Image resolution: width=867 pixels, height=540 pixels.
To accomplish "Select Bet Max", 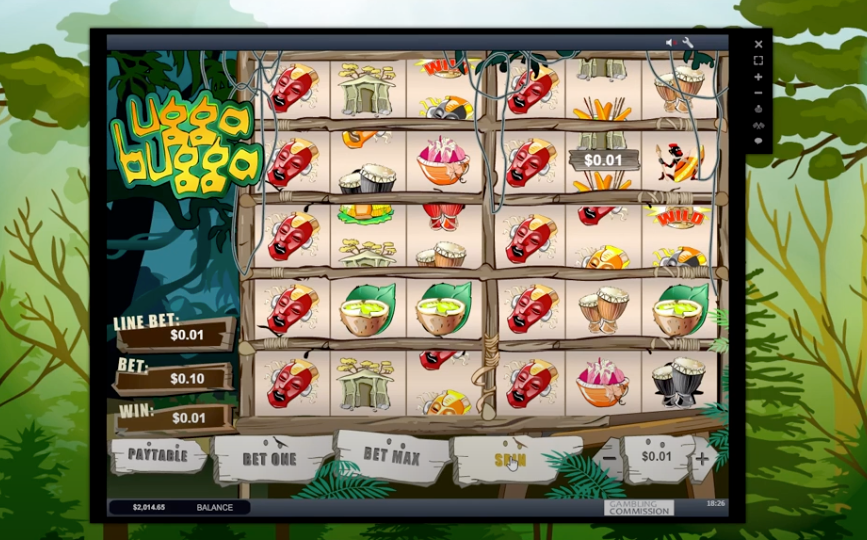I will click(x=391, y=456).
